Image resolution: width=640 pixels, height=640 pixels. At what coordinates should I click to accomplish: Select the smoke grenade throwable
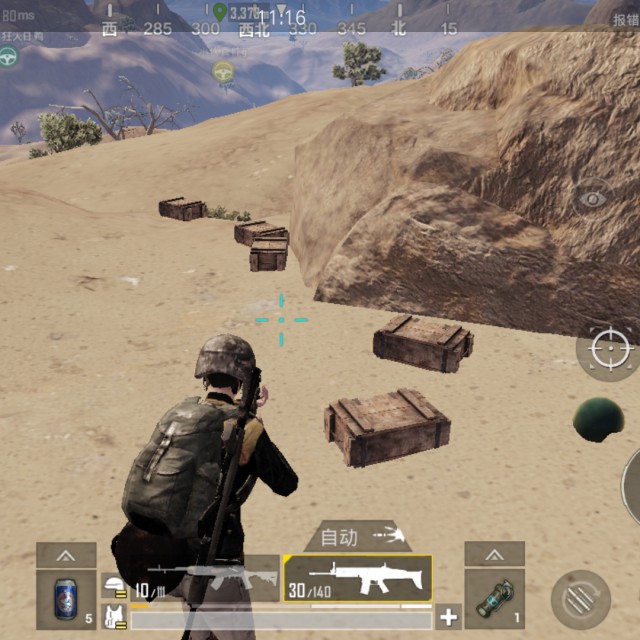coord(494,600)
